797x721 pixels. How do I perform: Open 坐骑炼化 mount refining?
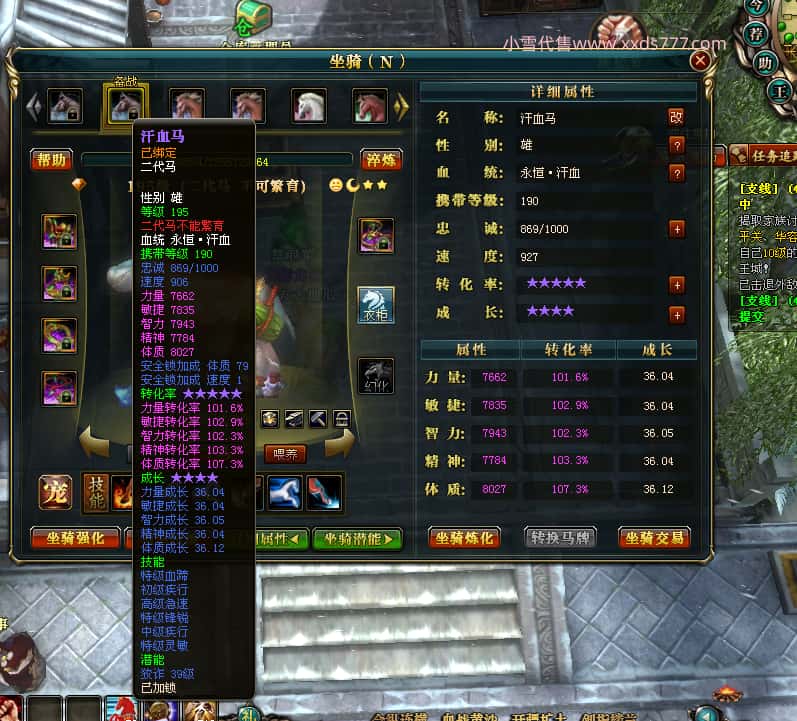[465, 538]
